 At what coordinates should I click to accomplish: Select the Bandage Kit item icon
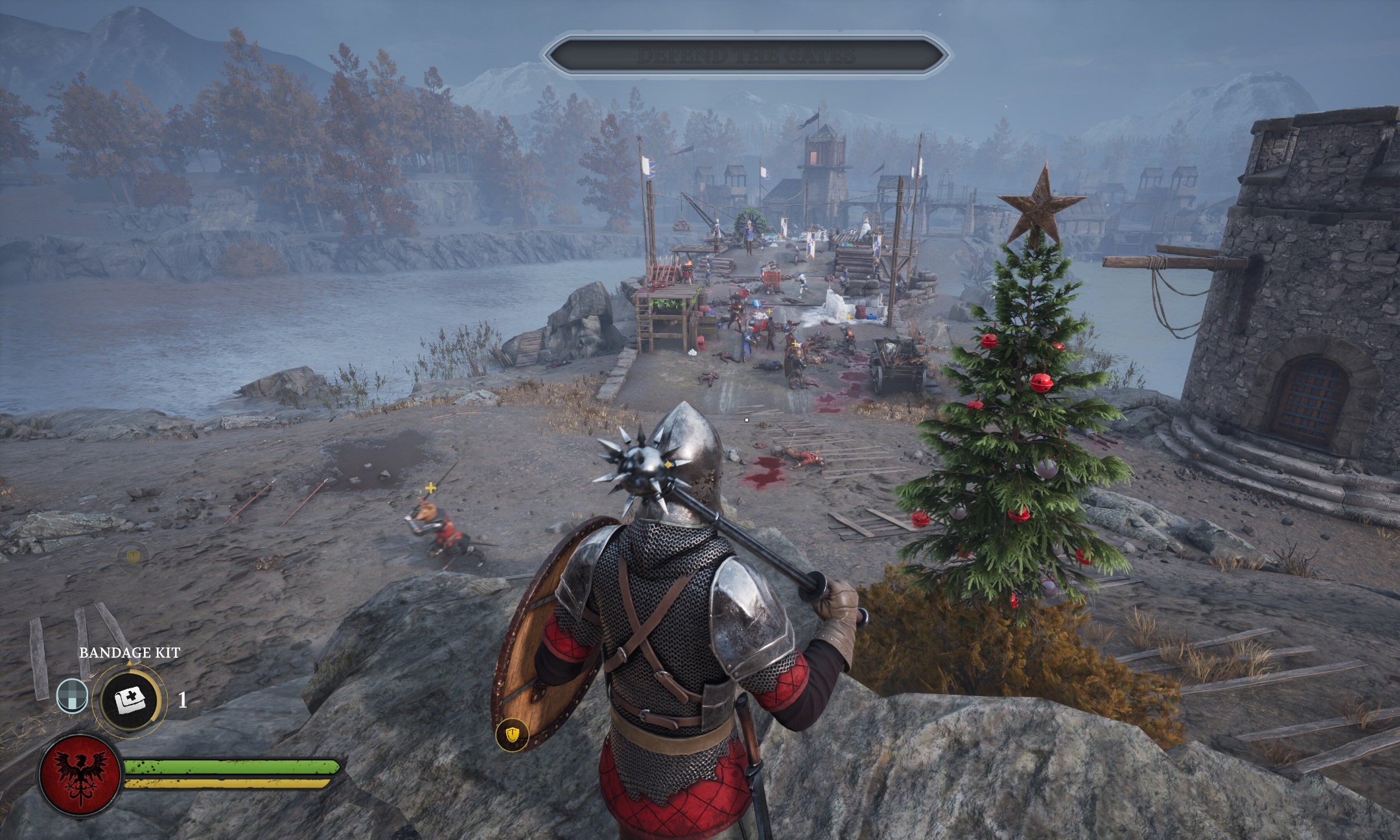130,699
